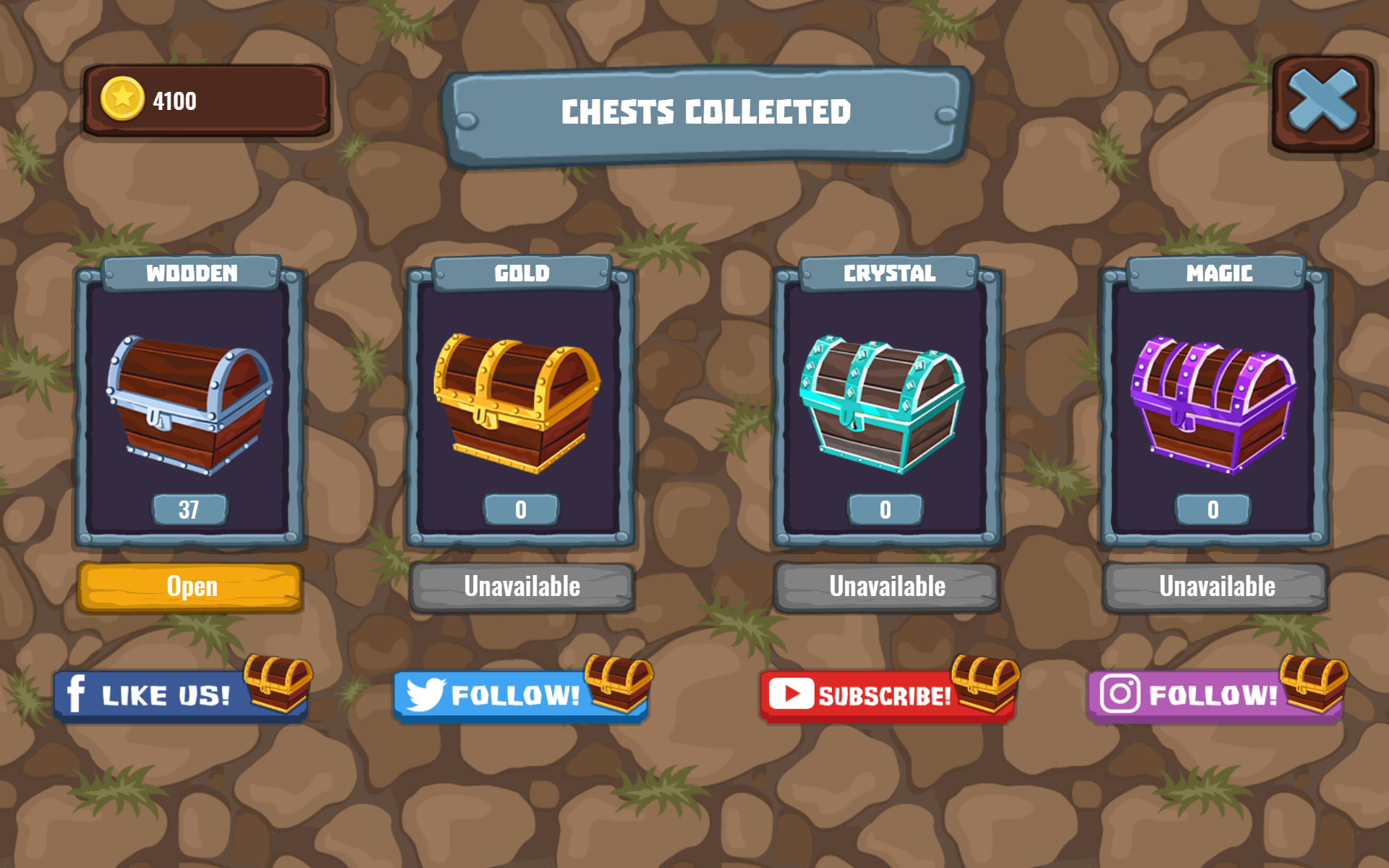Click the Wooden chest count showing 37
Viewport: 1389px width, 868px height.
190,509
